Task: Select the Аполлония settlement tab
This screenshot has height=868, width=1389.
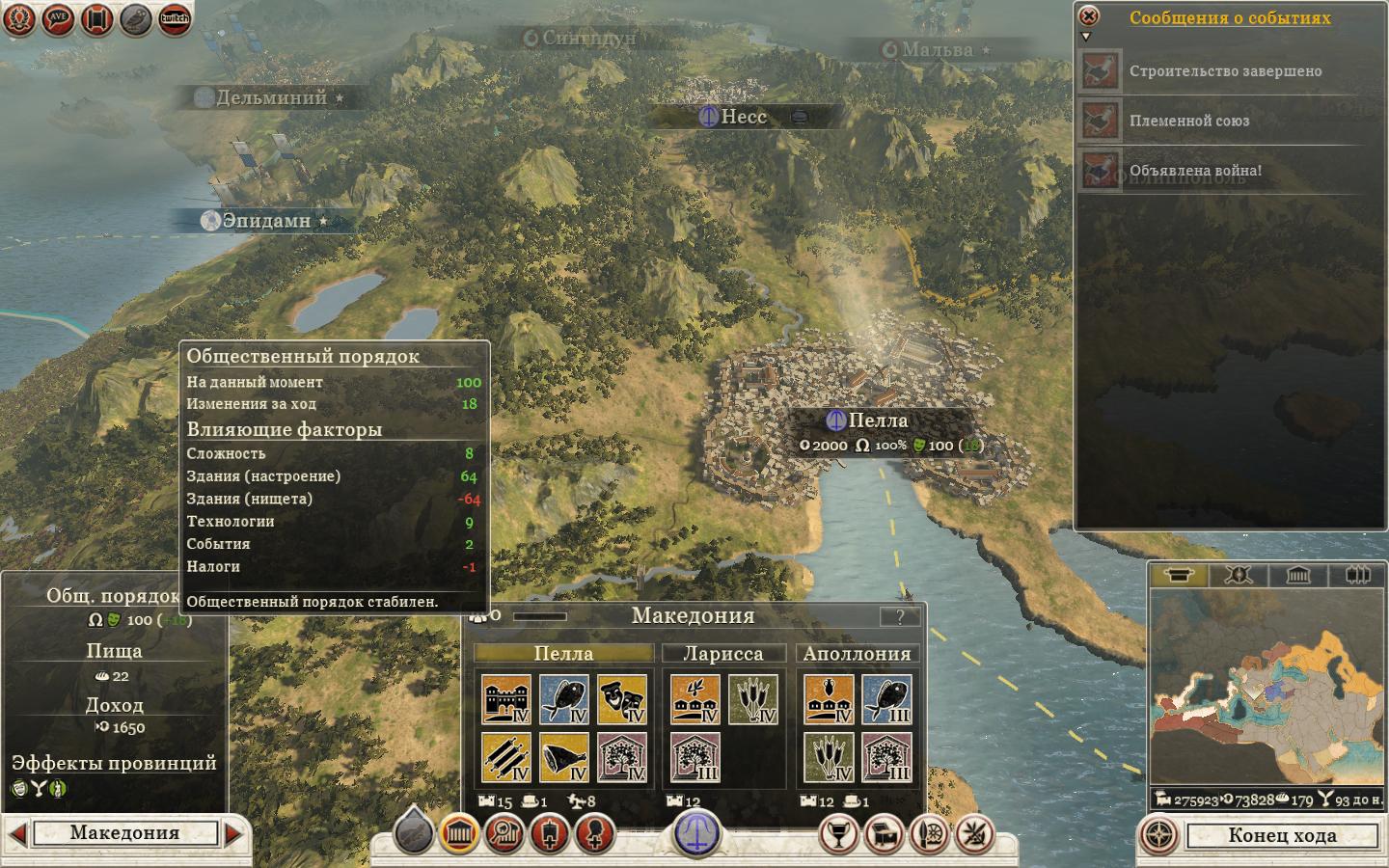Action: pyautogui.click(x=857, y=654)
